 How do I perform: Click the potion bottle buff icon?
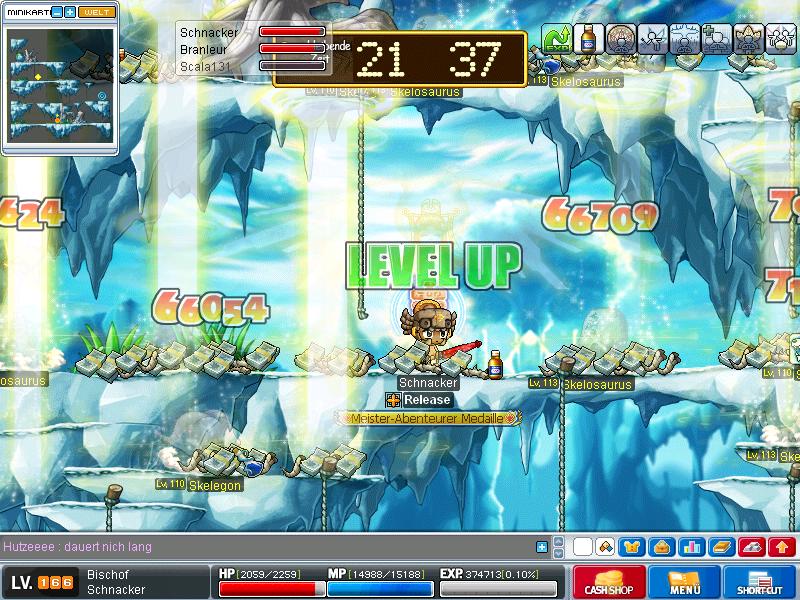pos(588,38)
